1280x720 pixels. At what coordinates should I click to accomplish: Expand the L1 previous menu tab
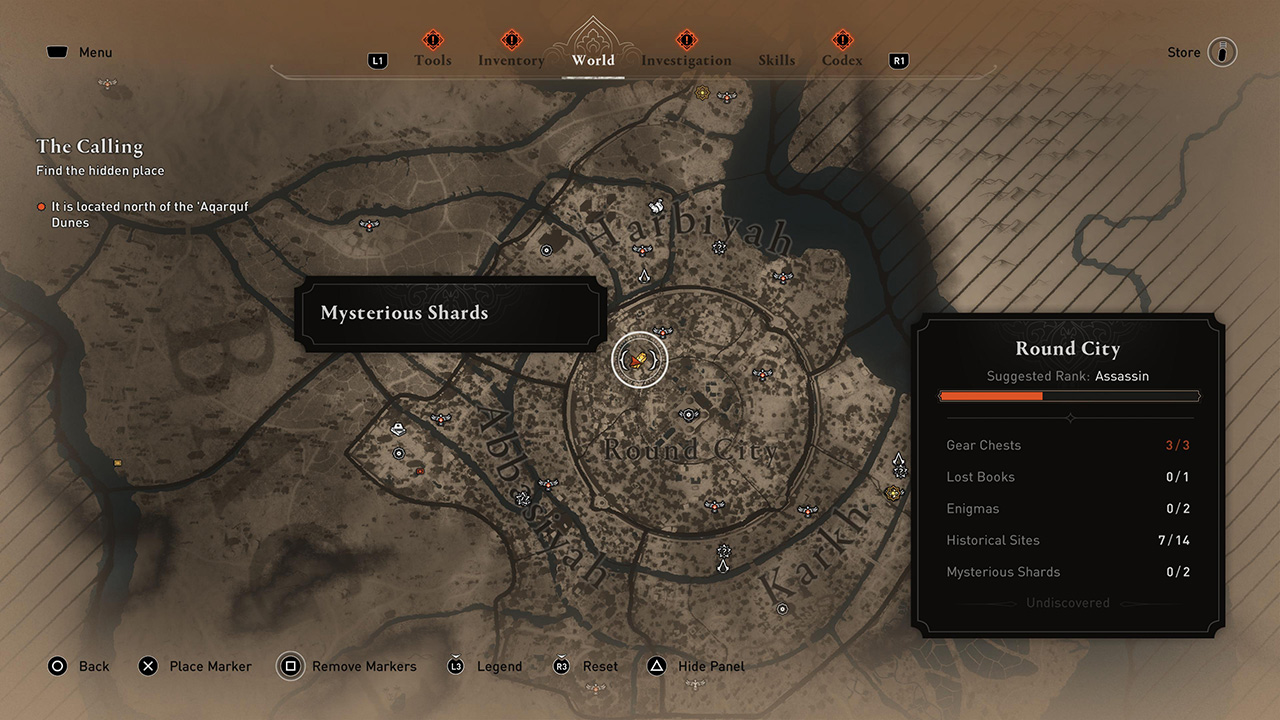pyautogui.click(x=377, y=60)
